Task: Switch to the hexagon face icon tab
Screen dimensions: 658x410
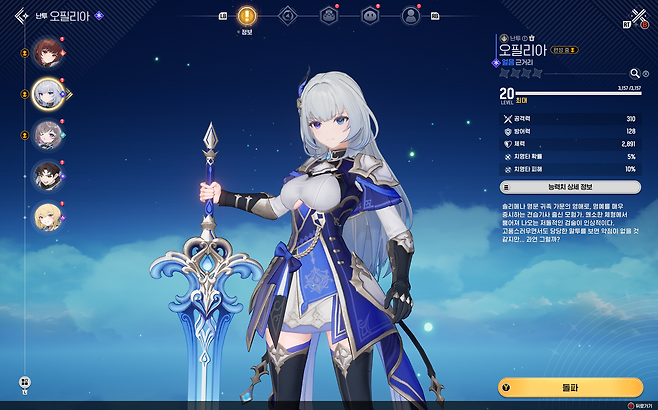Action: [x=369, y=15]
